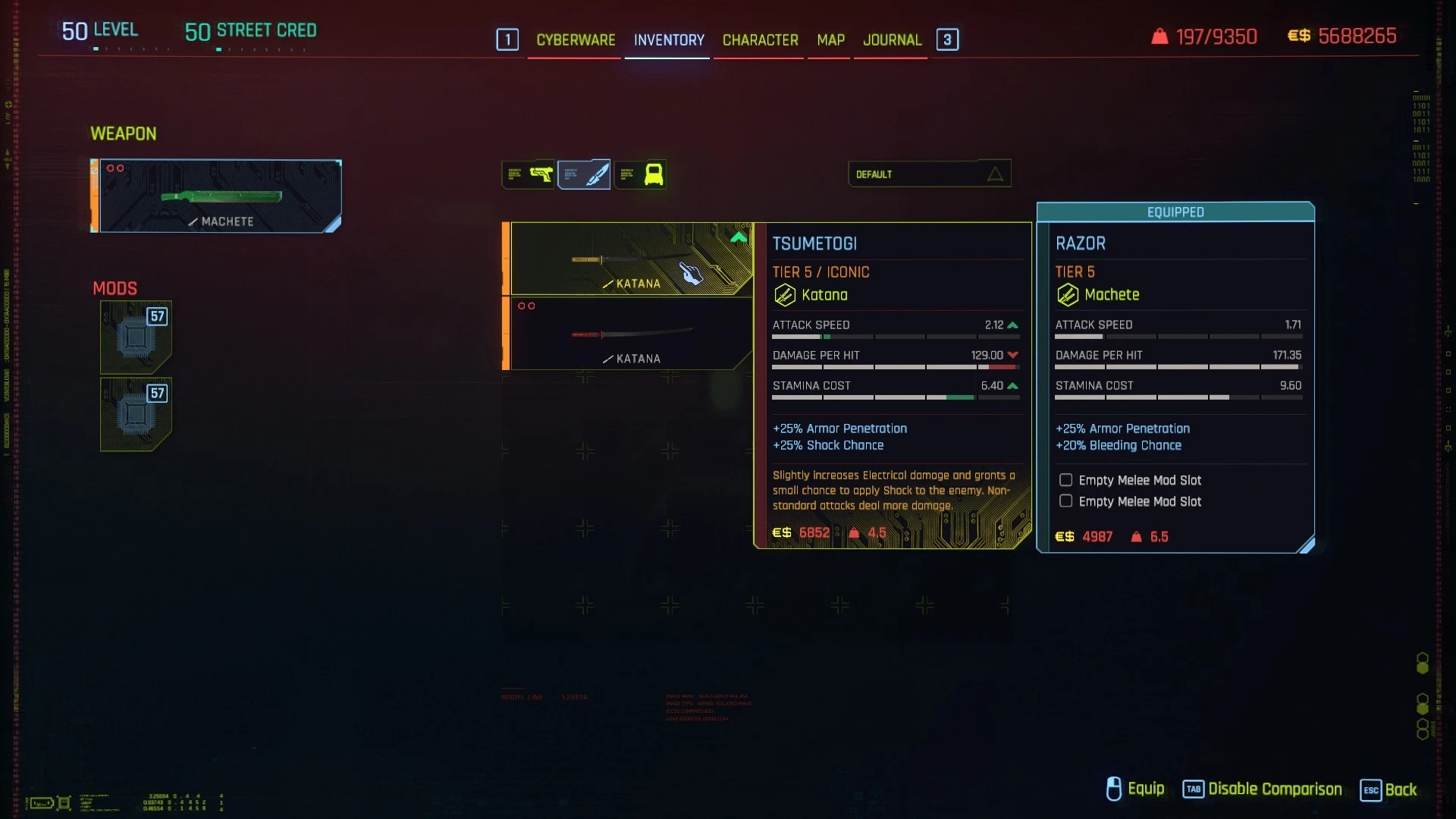Open the Character tab
Image resolution: width=1456 pixels, height=819 pixels.
760,40
